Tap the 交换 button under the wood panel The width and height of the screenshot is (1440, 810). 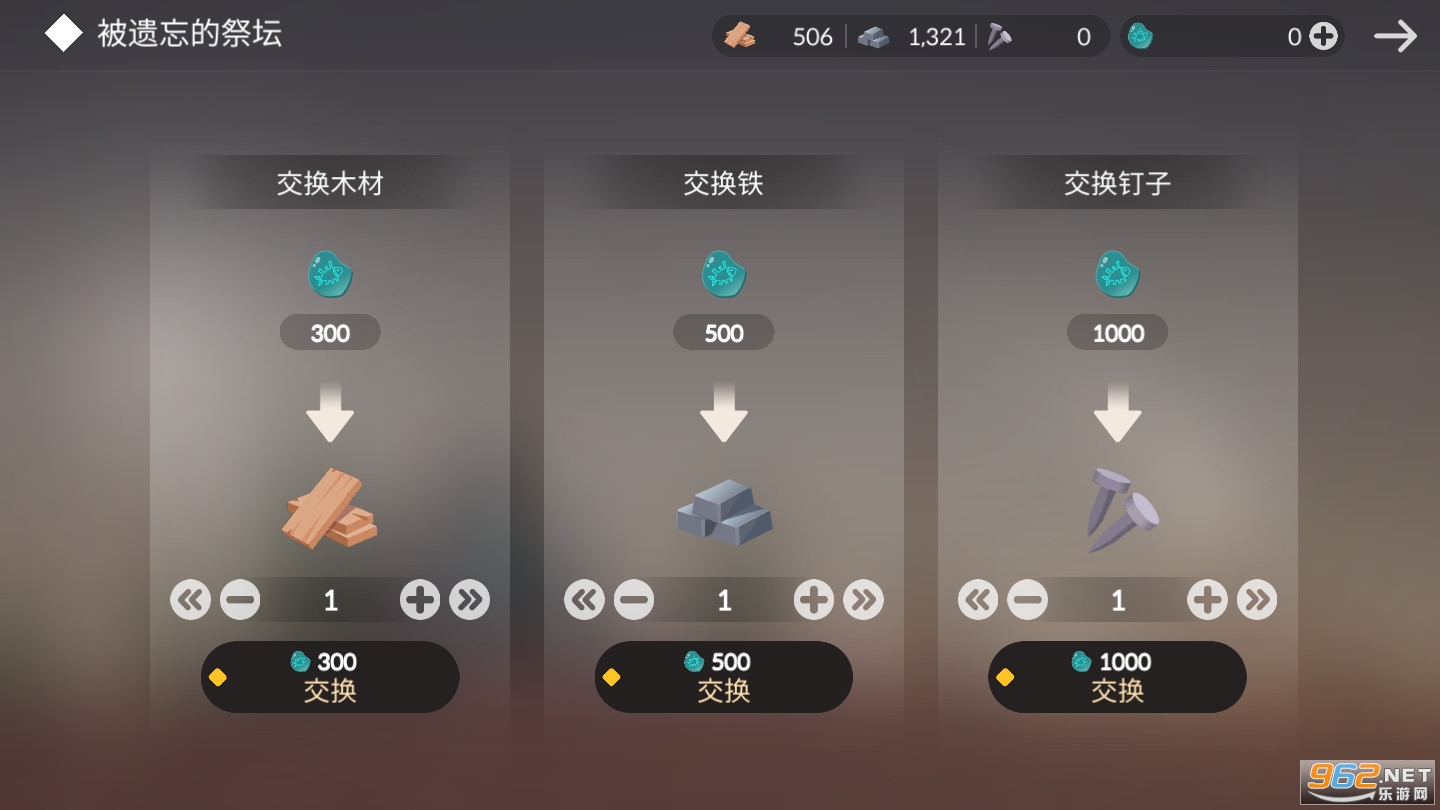330,677
